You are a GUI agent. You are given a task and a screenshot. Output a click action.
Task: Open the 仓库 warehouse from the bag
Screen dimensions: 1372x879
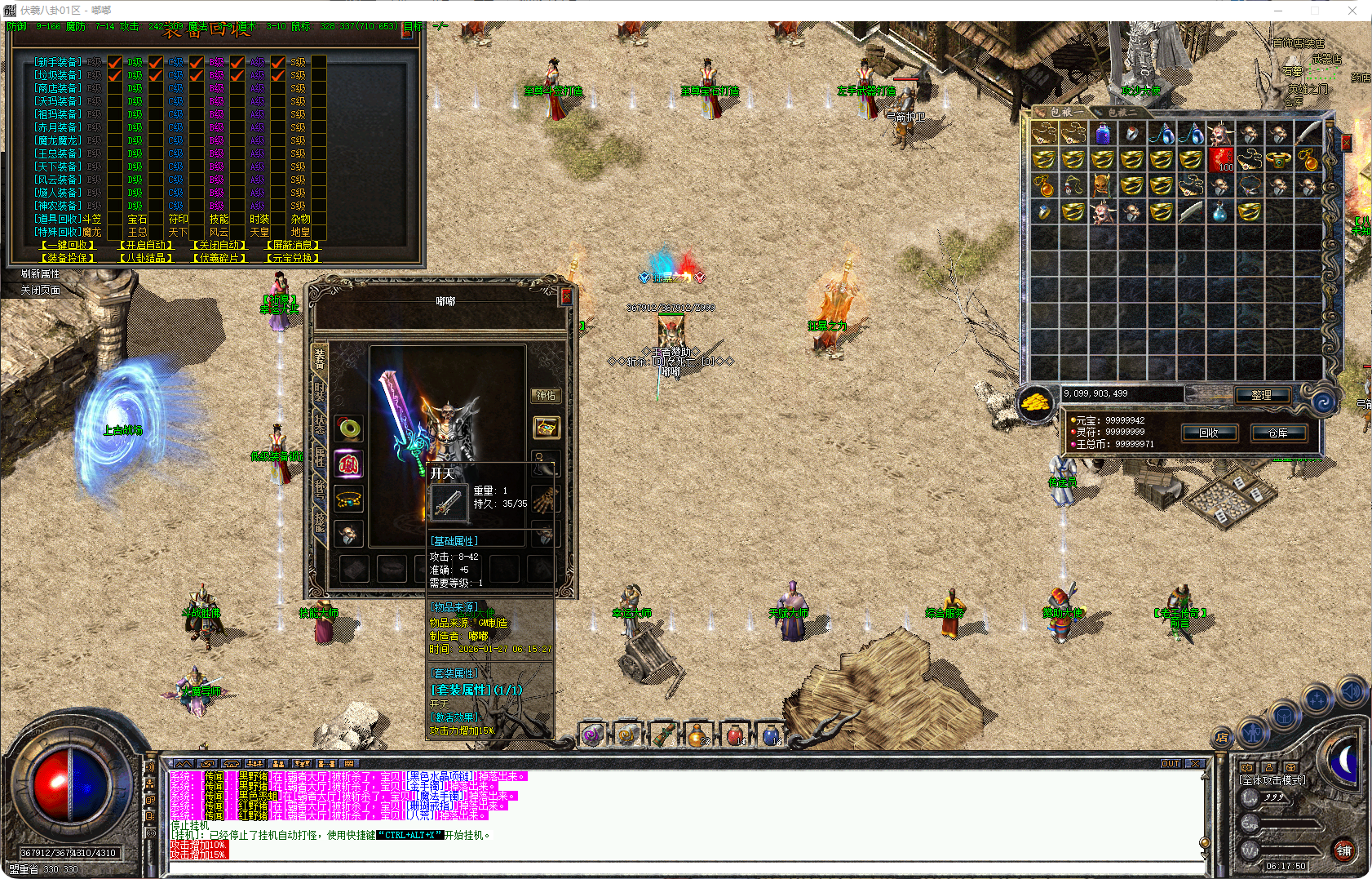pyautogui.click(x=1277, y=433)
